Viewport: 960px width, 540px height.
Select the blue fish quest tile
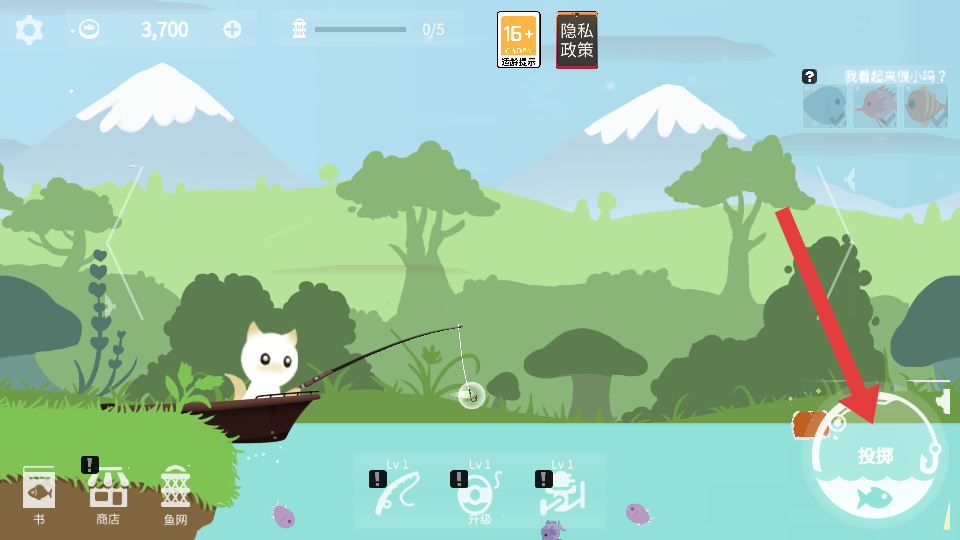825,105
